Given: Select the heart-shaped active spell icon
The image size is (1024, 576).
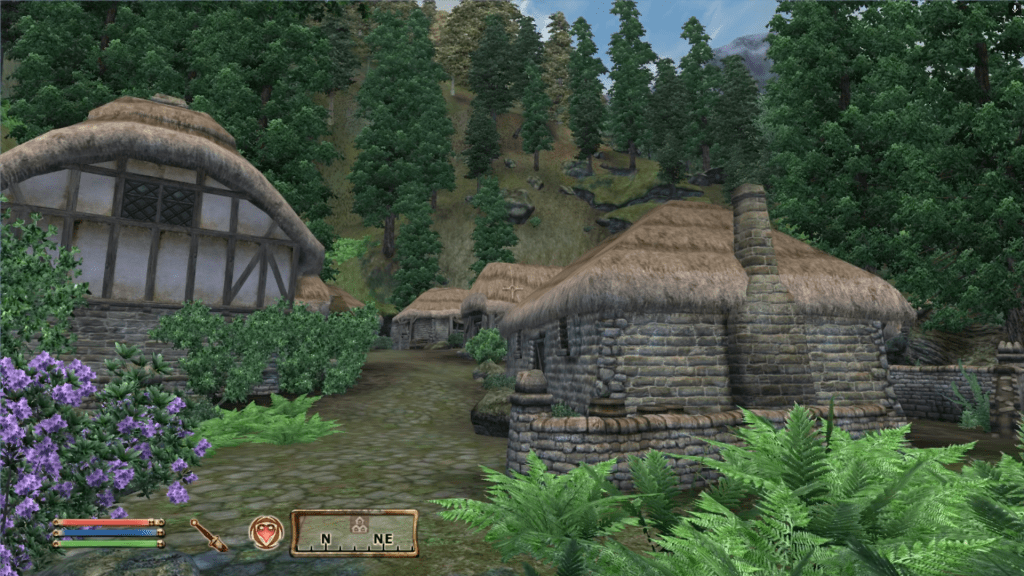Looking at the screenshot, I should pos(266,532).
